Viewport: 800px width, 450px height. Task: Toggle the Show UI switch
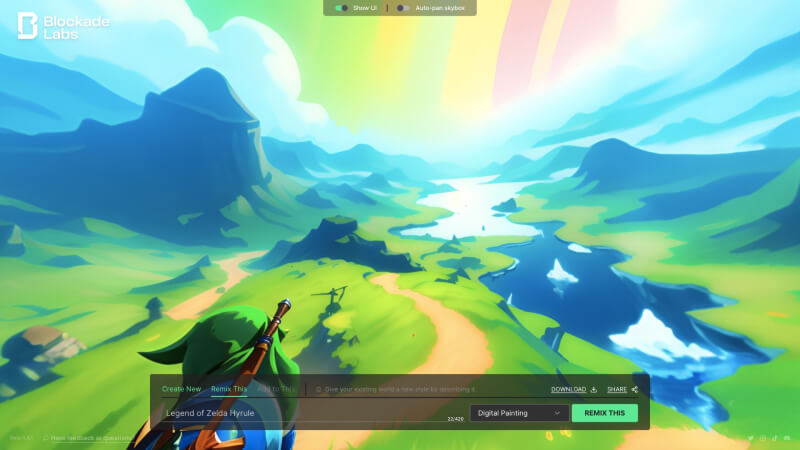342,8
